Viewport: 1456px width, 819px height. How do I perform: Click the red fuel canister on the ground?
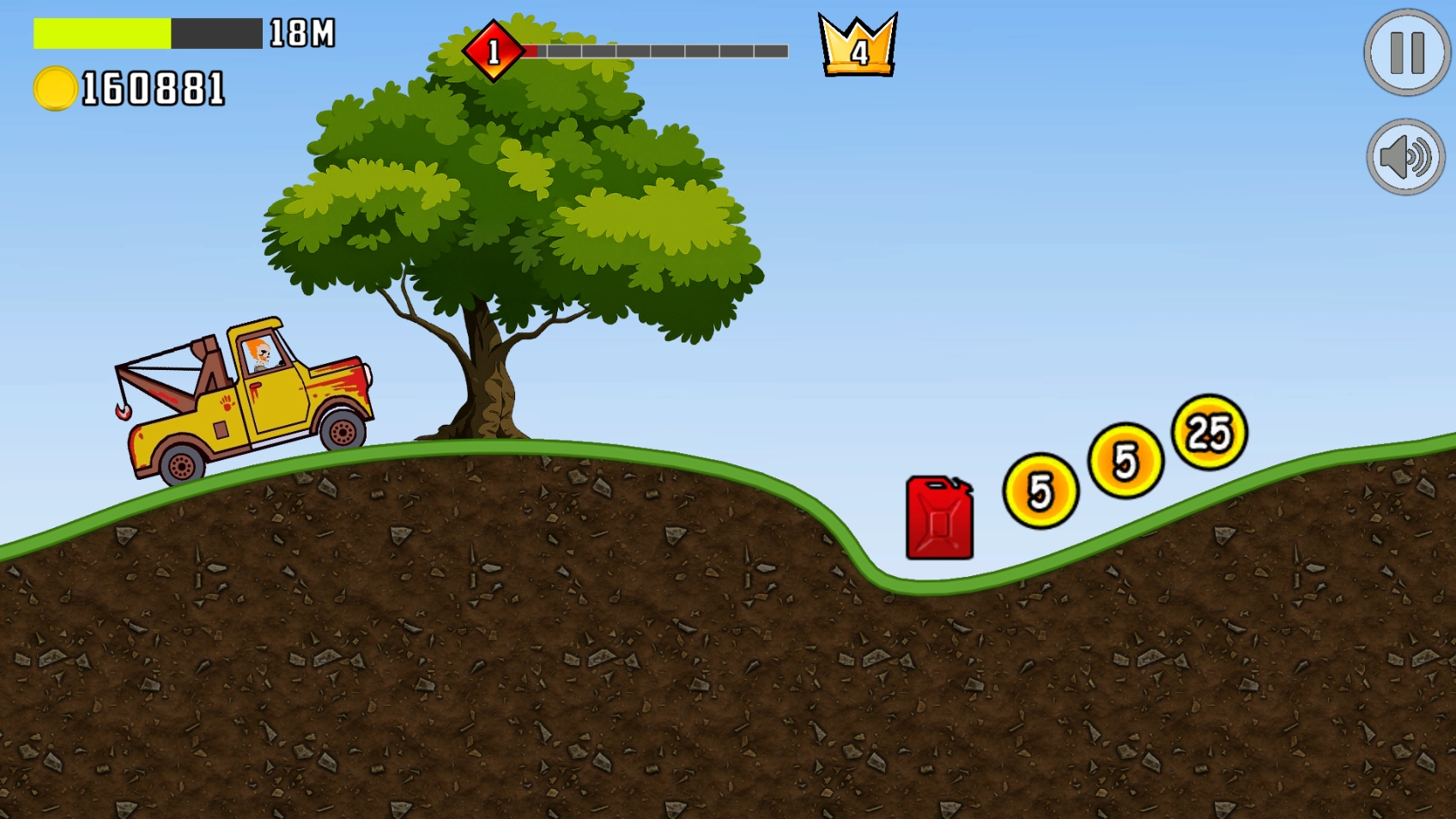[939, 518]
